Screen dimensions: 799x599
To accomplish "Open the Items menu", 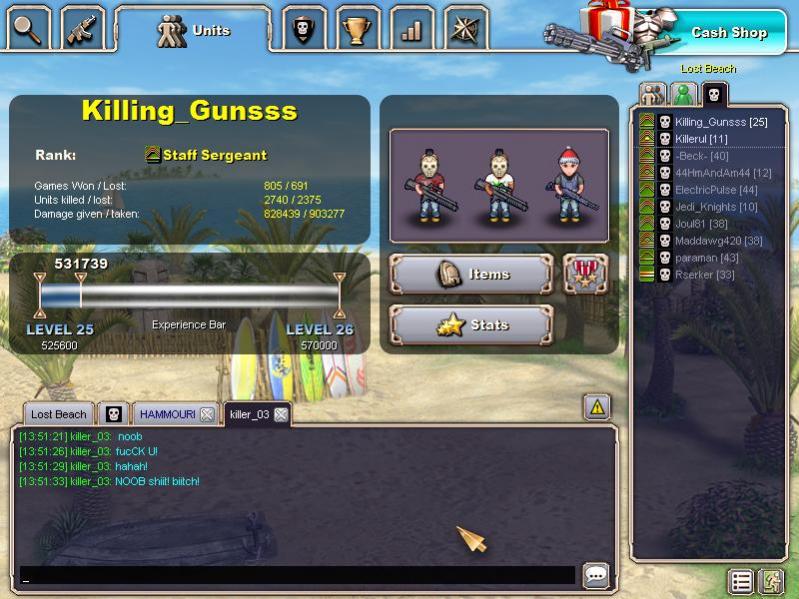I will (x=471, y=274).
